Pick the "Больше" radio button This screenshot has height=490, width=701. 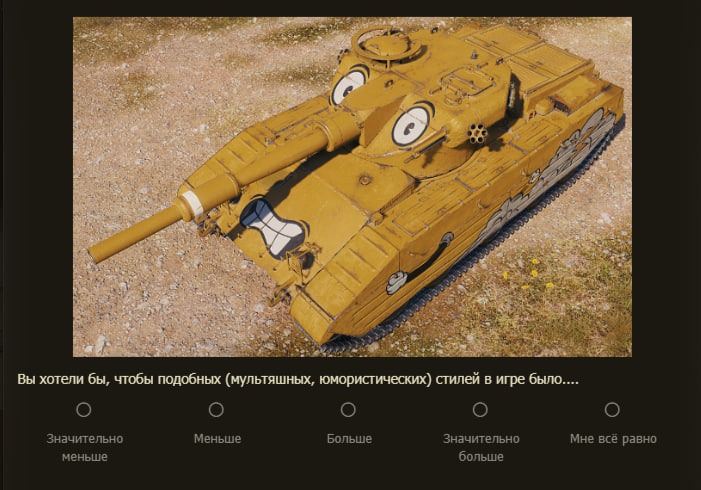tap(348, 409)
